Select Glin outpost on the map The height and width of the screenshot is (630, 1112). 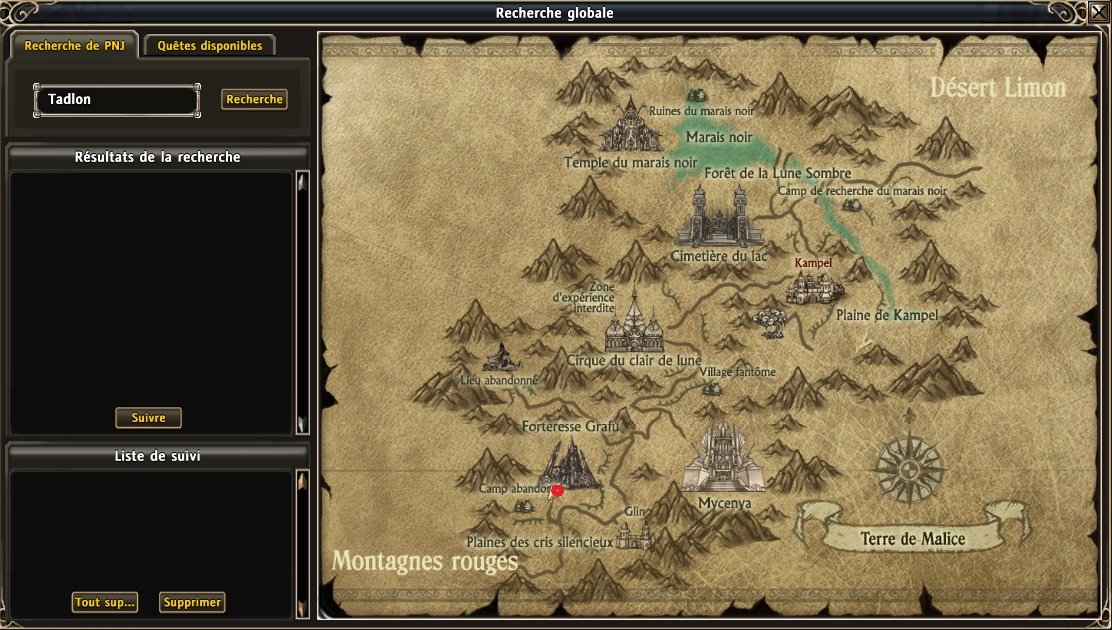635,535
